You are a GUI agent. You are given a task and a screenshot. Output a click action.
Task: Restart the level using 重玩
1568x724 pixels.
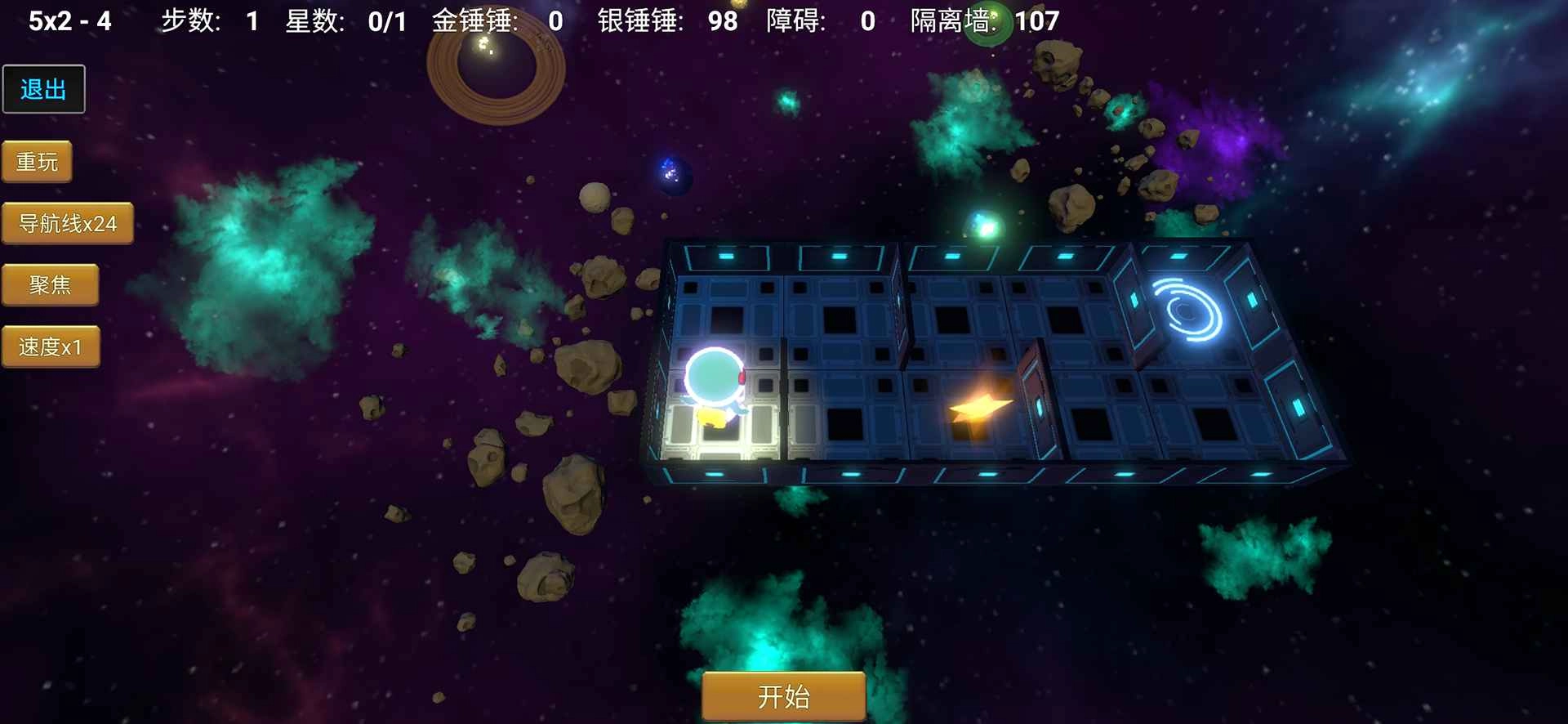tap(38, 161)
